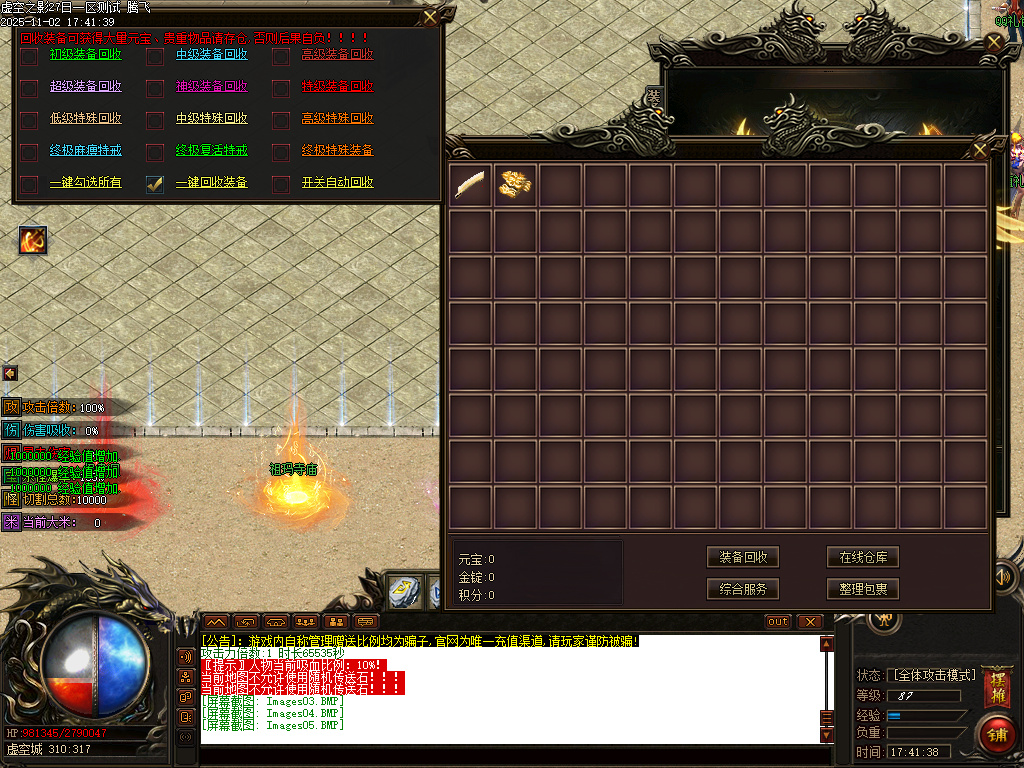The width and height of the screenshot is (1024, 768).
Task: Close the equipment recycle options panel
Action: (x=430, y=17)
